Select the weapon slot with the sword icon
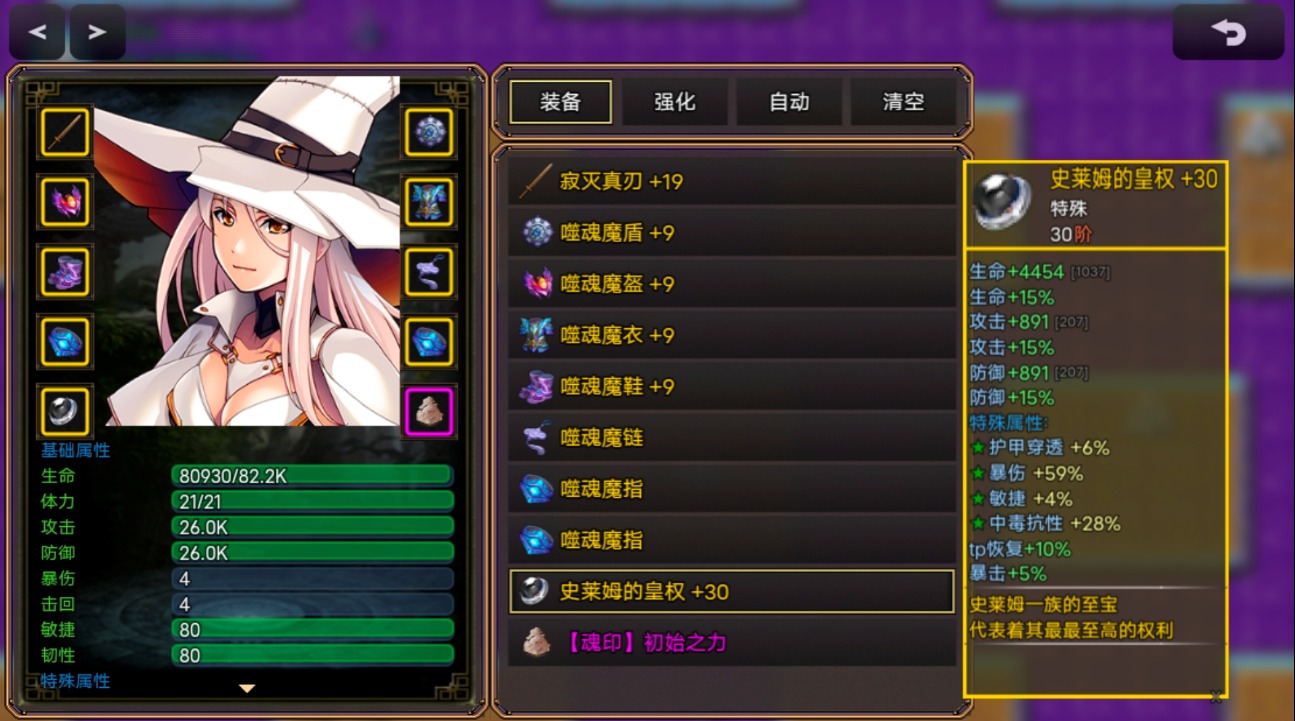 point(64,134)
